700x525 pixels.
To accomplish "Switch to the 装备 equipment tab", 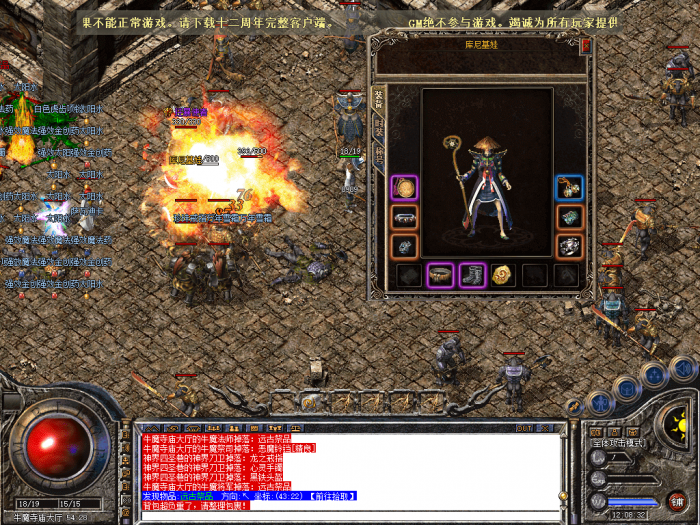I will 378,97.
